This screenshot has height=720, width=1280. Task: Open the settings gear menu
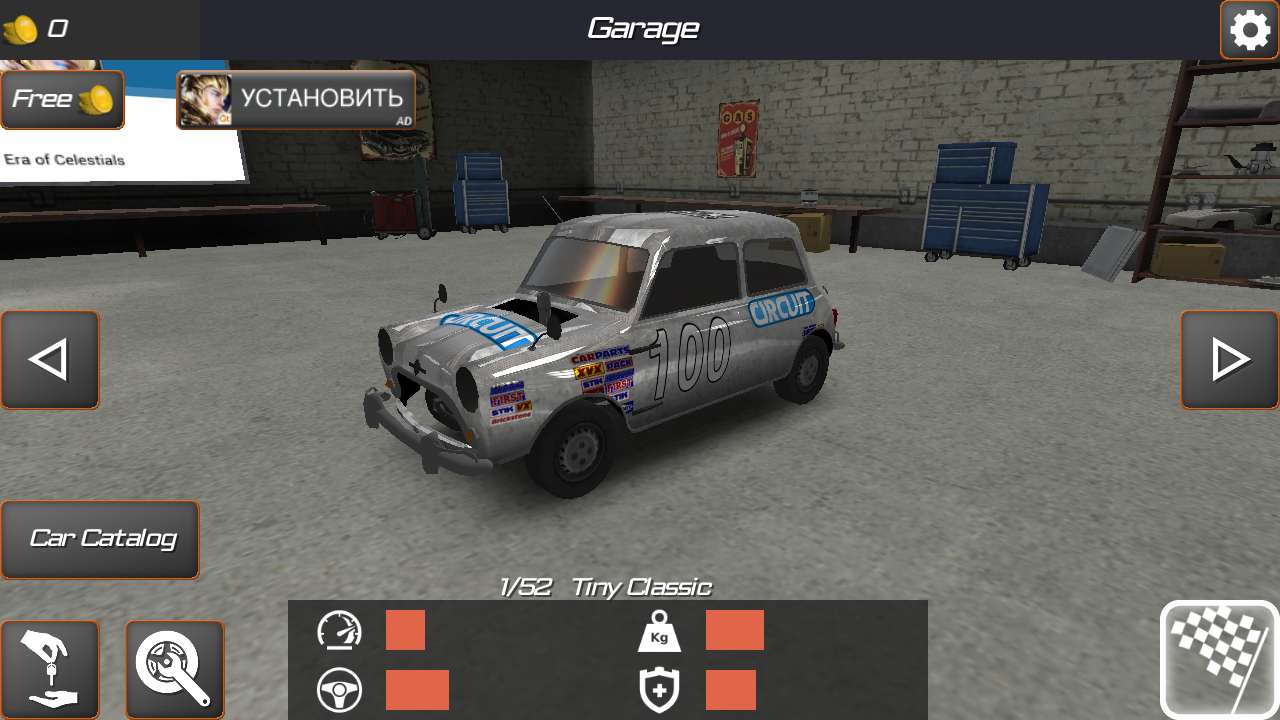pos(1249,30)
